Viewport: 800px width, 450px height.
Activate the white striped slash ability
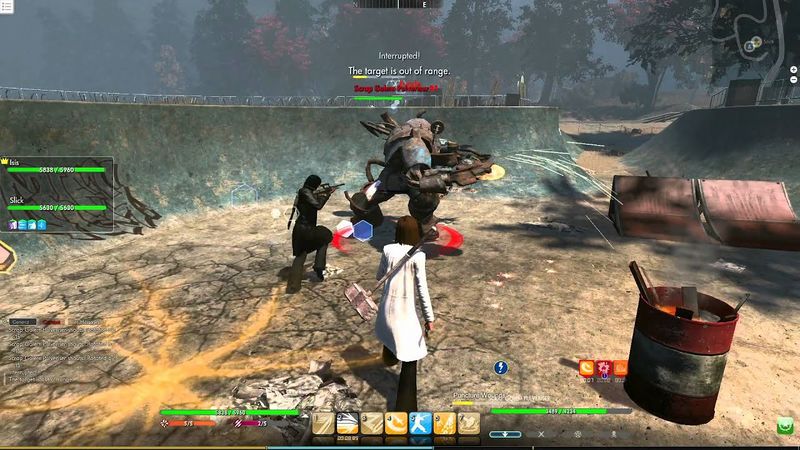[x=348, y=424]
